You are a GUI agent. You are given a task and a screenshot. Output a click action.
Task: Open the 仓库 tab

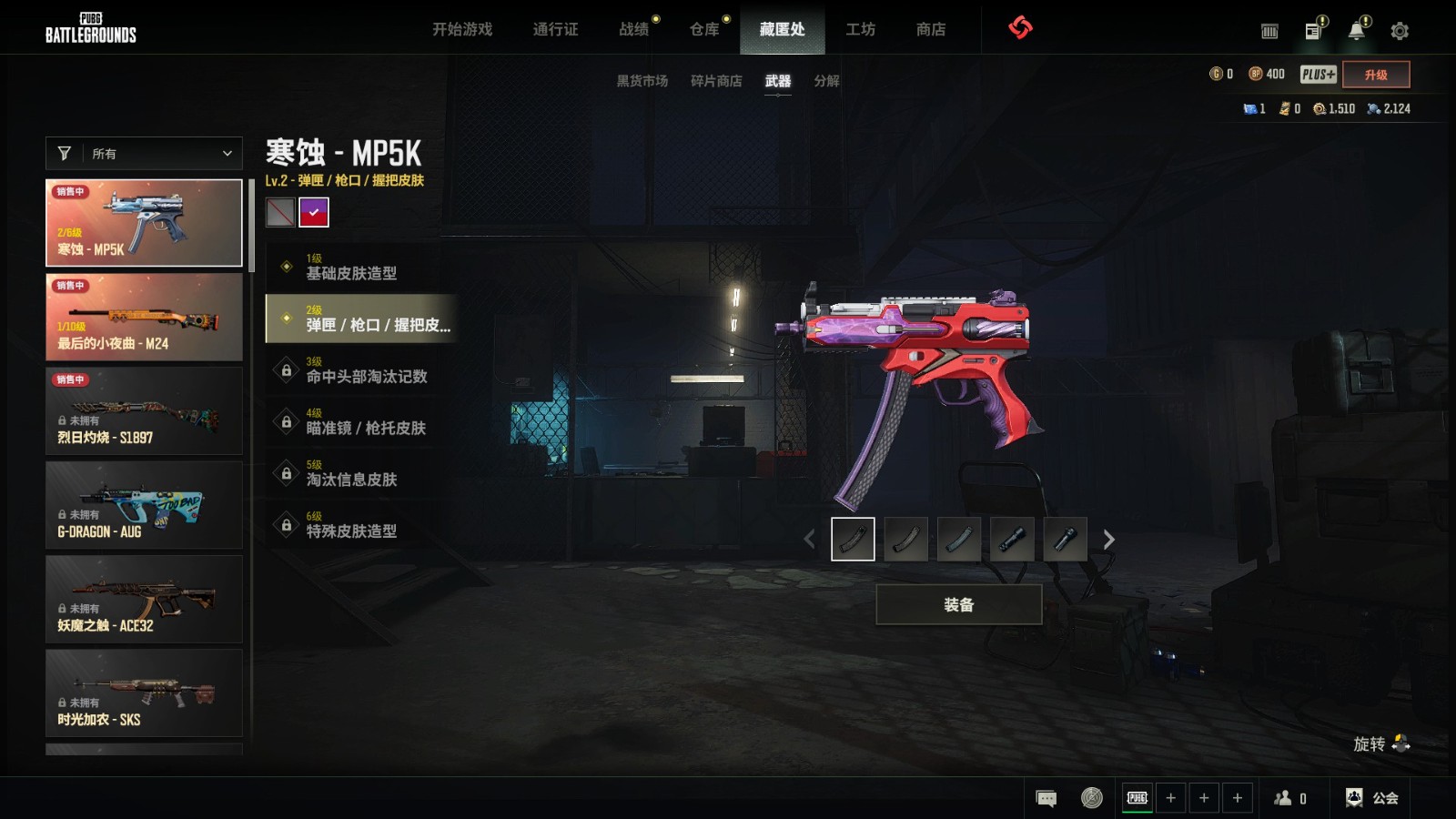coord(704,29)
